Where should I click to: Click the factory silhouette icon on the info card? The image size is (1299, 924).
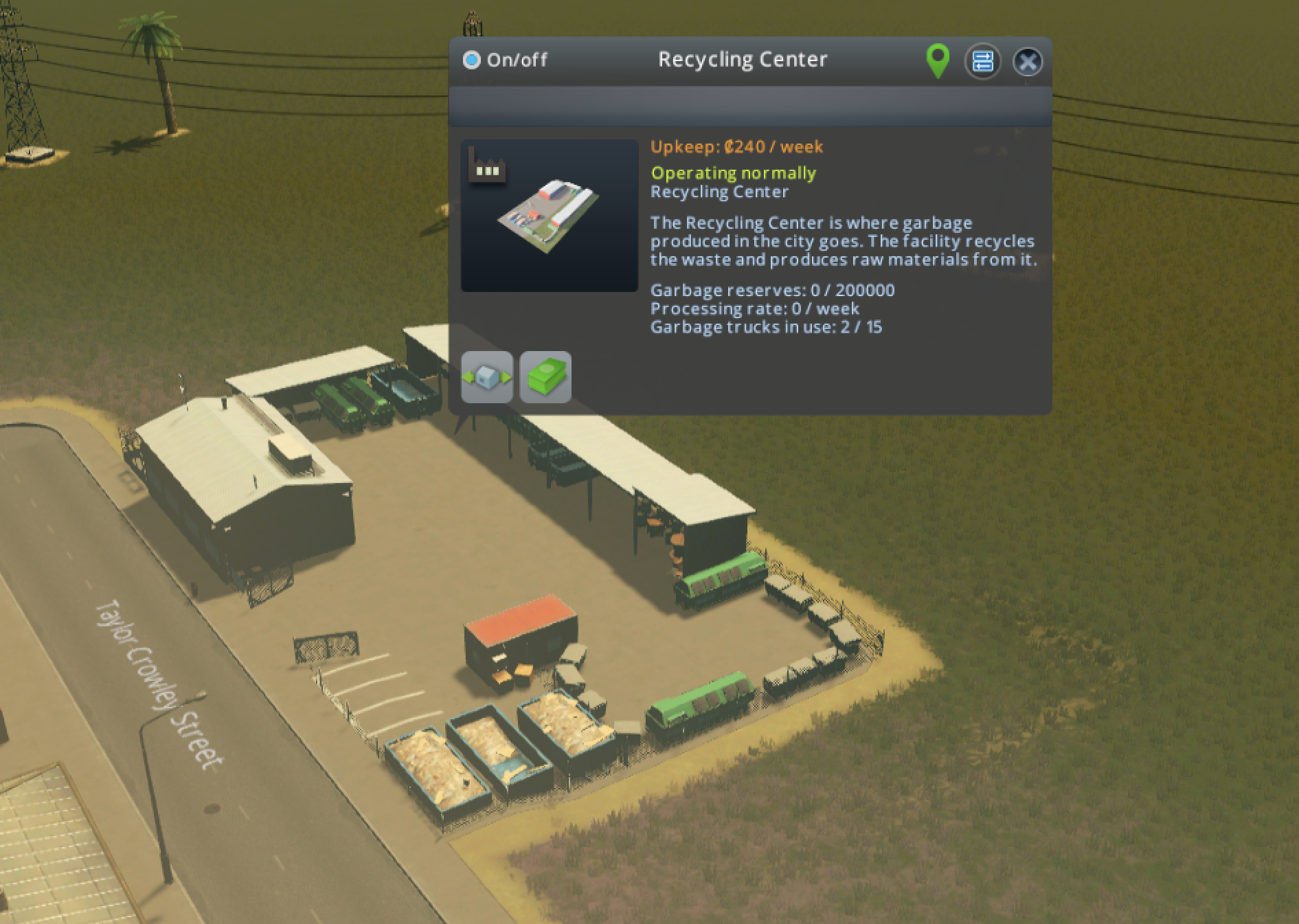[x=488, y=165]
